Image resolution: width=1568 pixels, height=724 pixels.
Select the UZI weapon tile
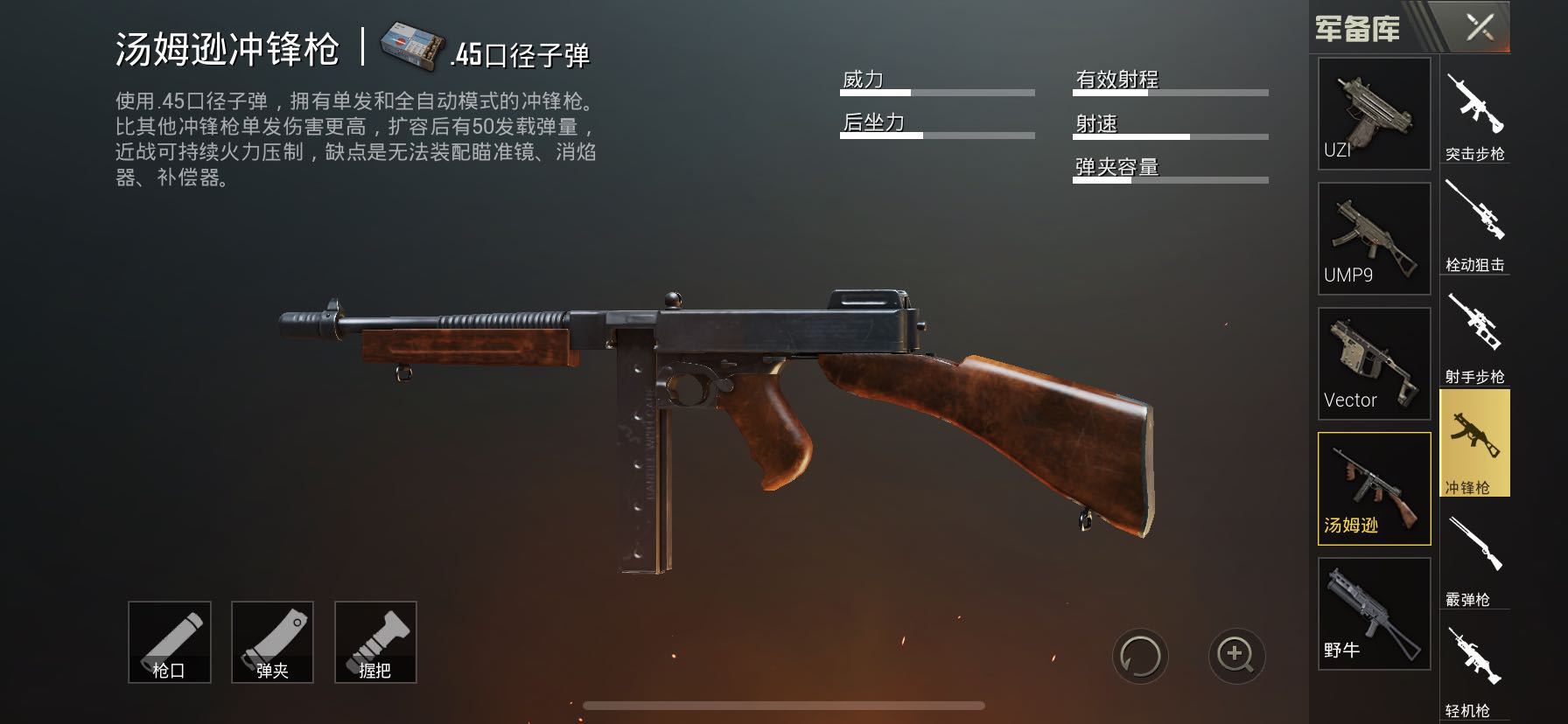pyautogui.click(x=1374, y=114)
